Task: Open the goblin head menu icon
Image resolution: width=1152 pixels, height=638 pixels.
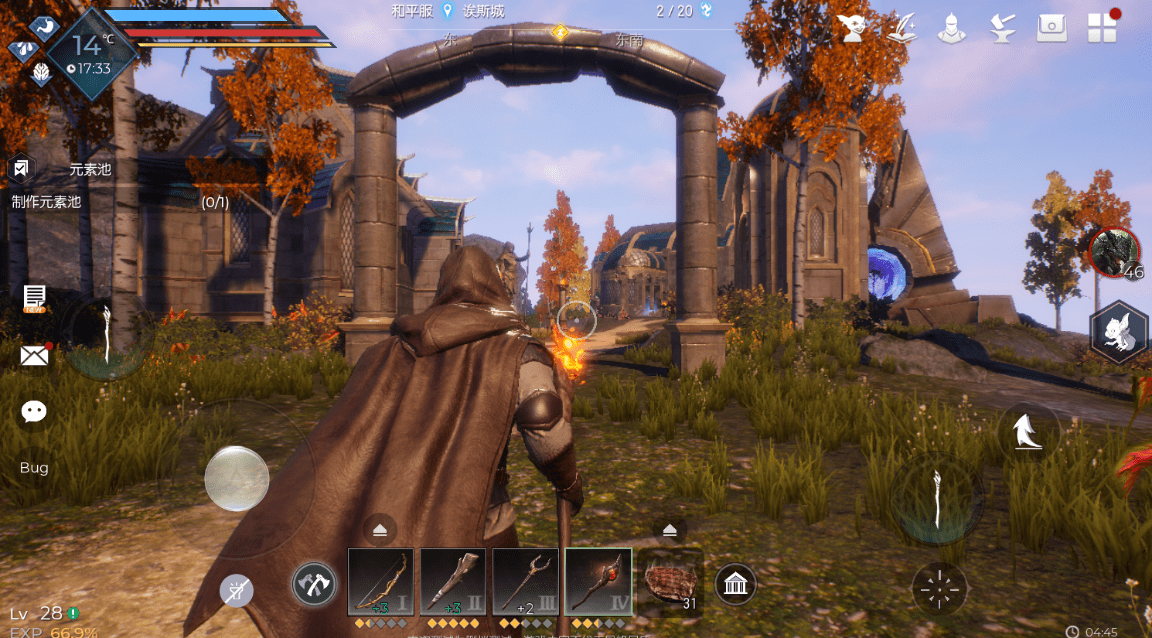Action: pyautogui.click(x=852, y=28)
